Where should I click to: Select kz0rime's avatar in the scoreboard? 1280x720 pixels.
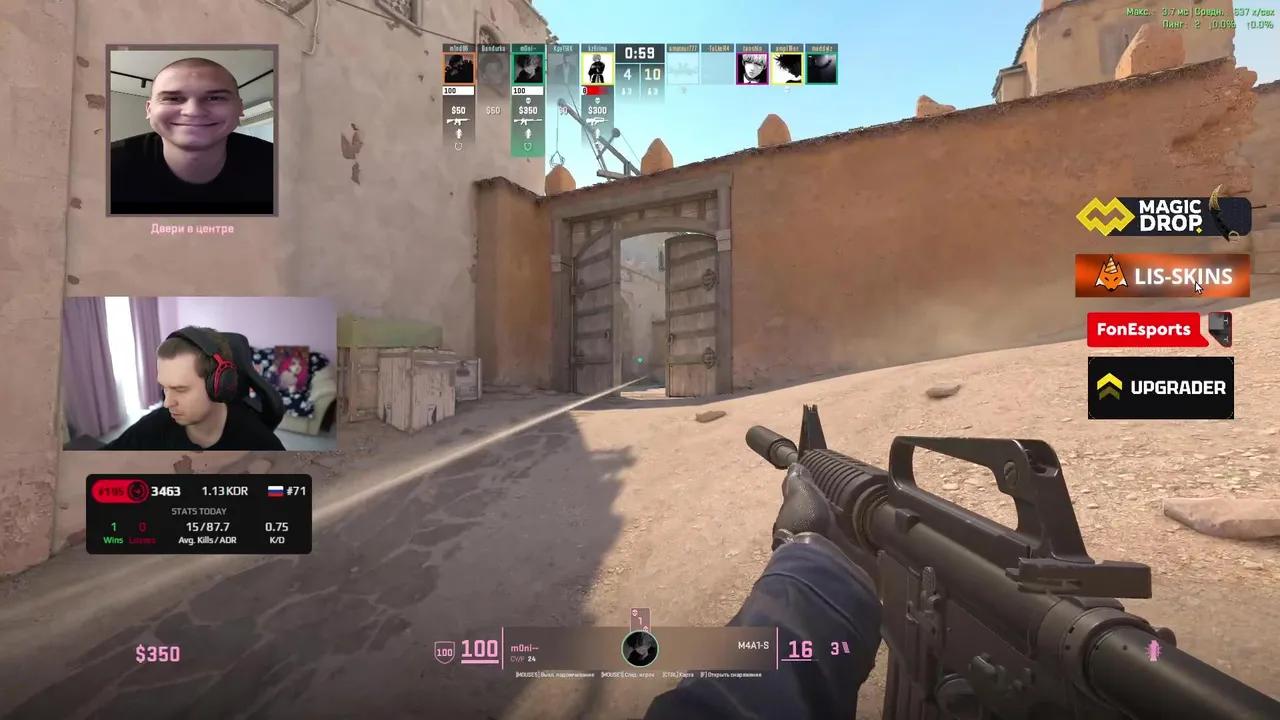[x=596, y=67]
